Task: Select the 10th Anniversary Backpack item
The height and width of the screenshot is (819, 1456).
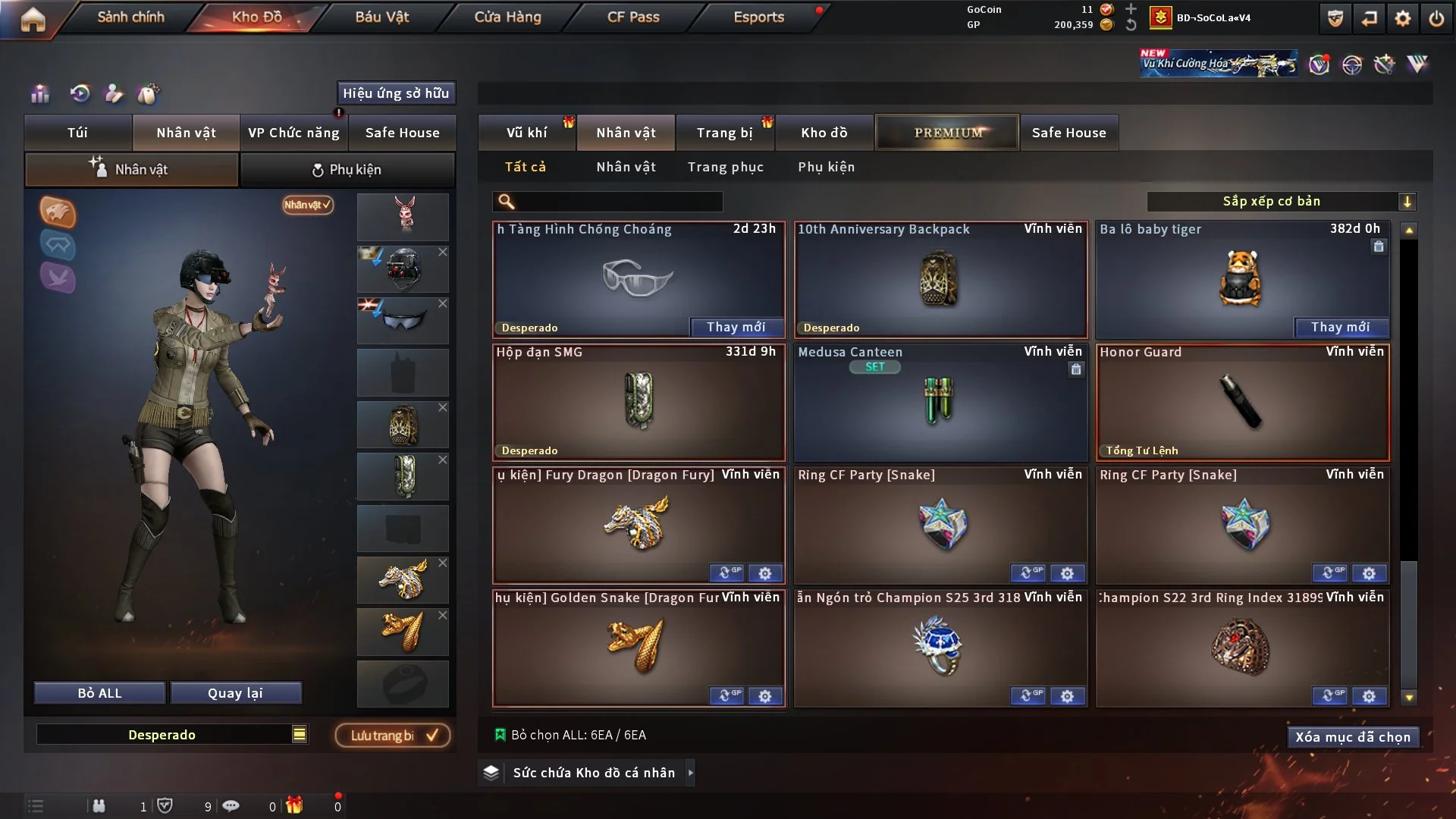Action: coord(940,281)
